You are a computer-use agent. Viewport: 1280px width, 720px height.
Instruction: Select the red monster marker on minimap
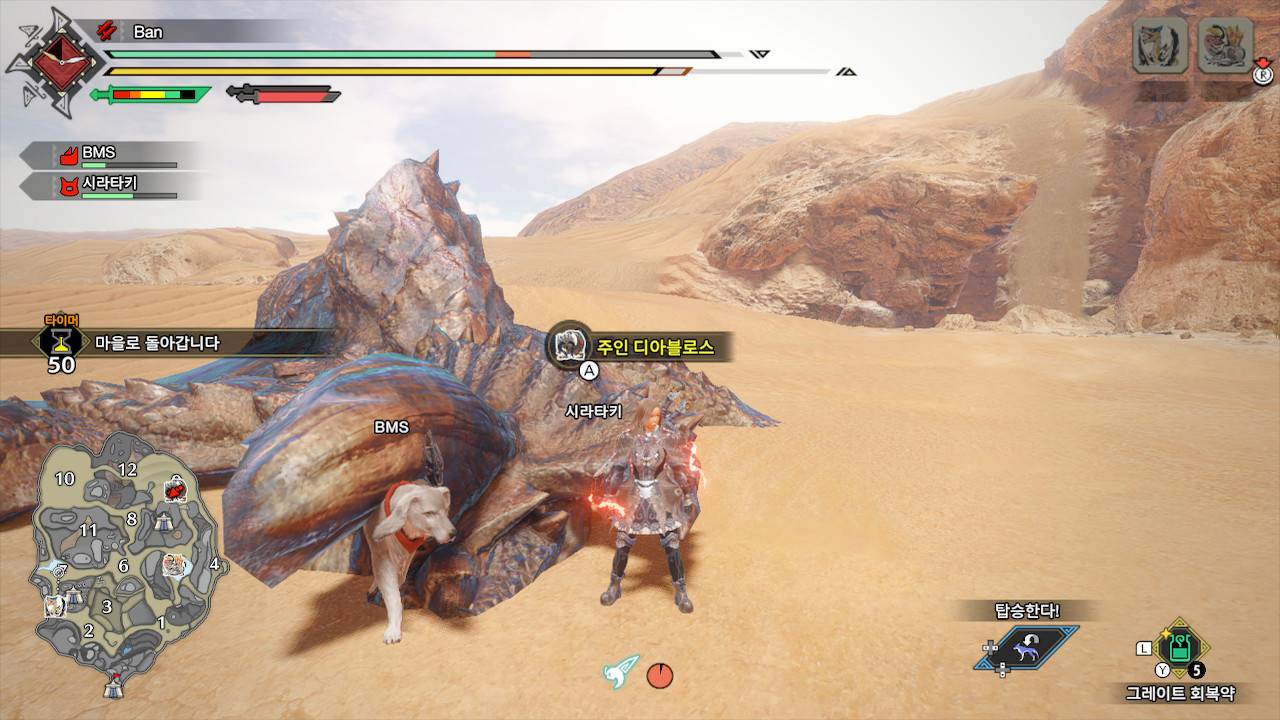pos(176,490)
